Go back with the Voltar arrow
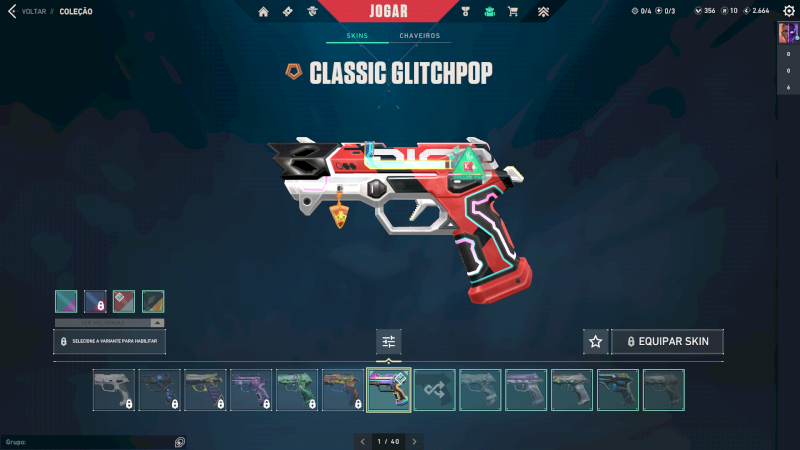Viewport: 800px width, 450px height. point(12,11)
